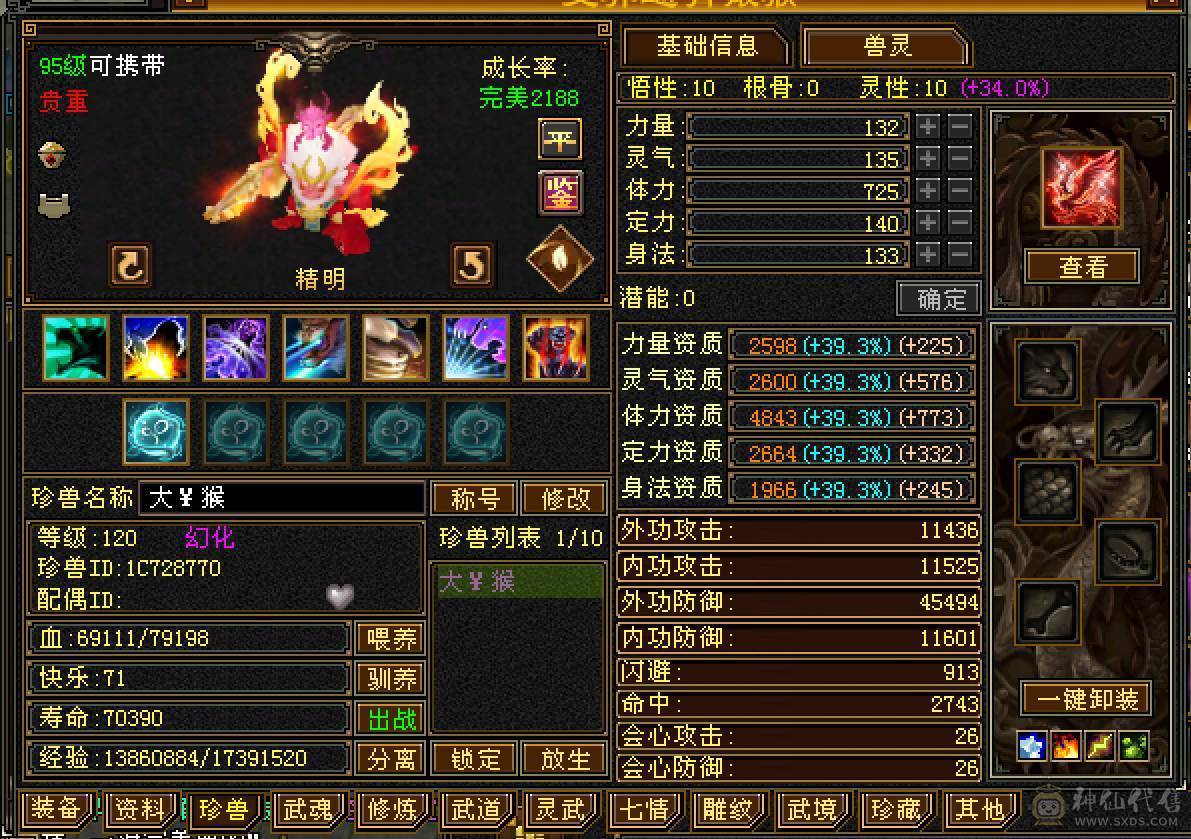Switch to the 基础信息 tab
This screenshot has height=839, width=1191.
pos(706,46)
